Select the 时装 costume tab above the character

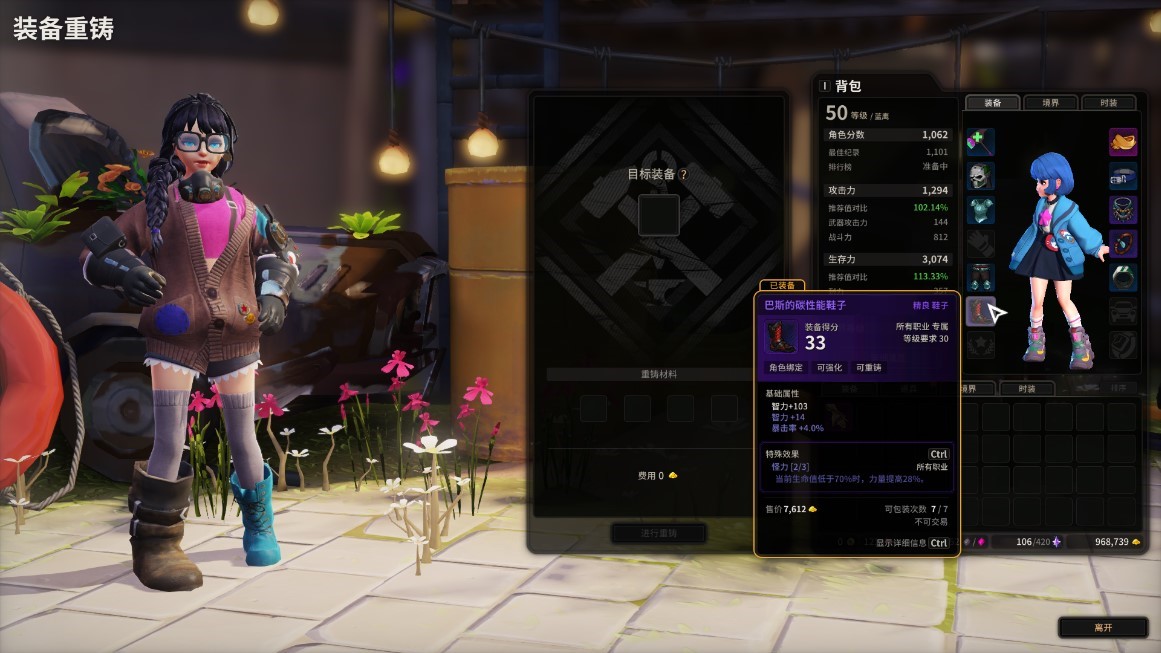coord(1108,102)
